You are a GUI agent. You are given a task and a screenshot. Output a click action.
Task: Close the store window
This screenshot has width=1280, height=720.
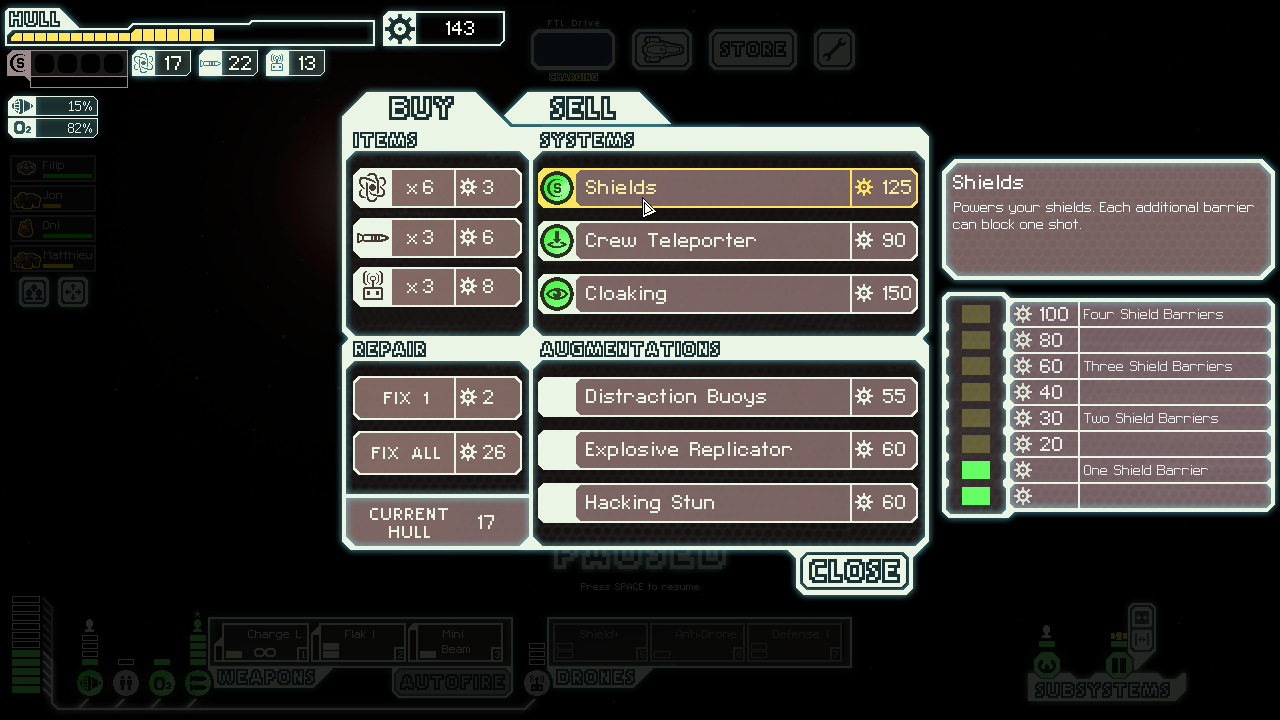[855, 571]
